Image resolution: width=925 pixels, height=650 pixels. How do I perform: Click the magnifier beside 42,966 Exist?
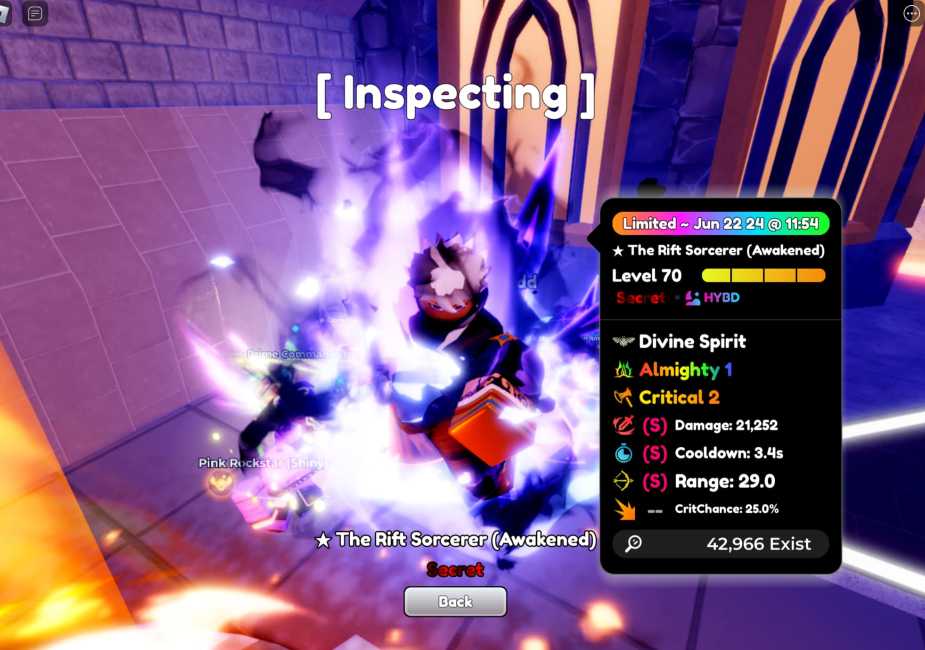633,544
